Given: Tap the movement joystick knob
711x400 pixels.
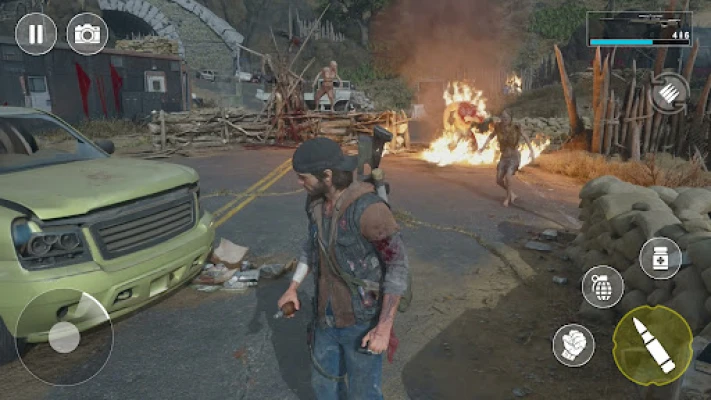Looking at the screenshot, I should (x=64, y=337).
